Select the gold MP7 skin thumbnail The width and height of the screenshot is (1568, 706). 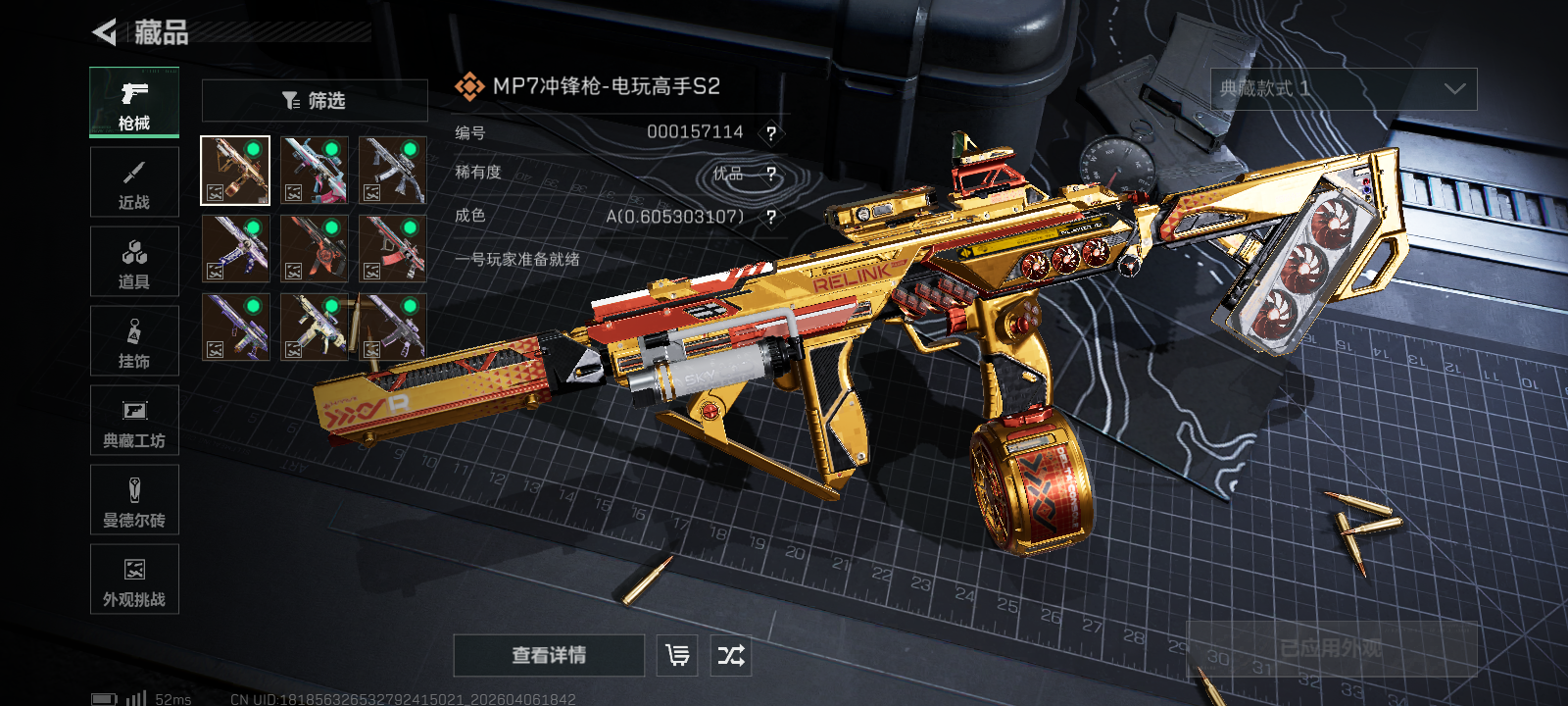click(235, 171)
